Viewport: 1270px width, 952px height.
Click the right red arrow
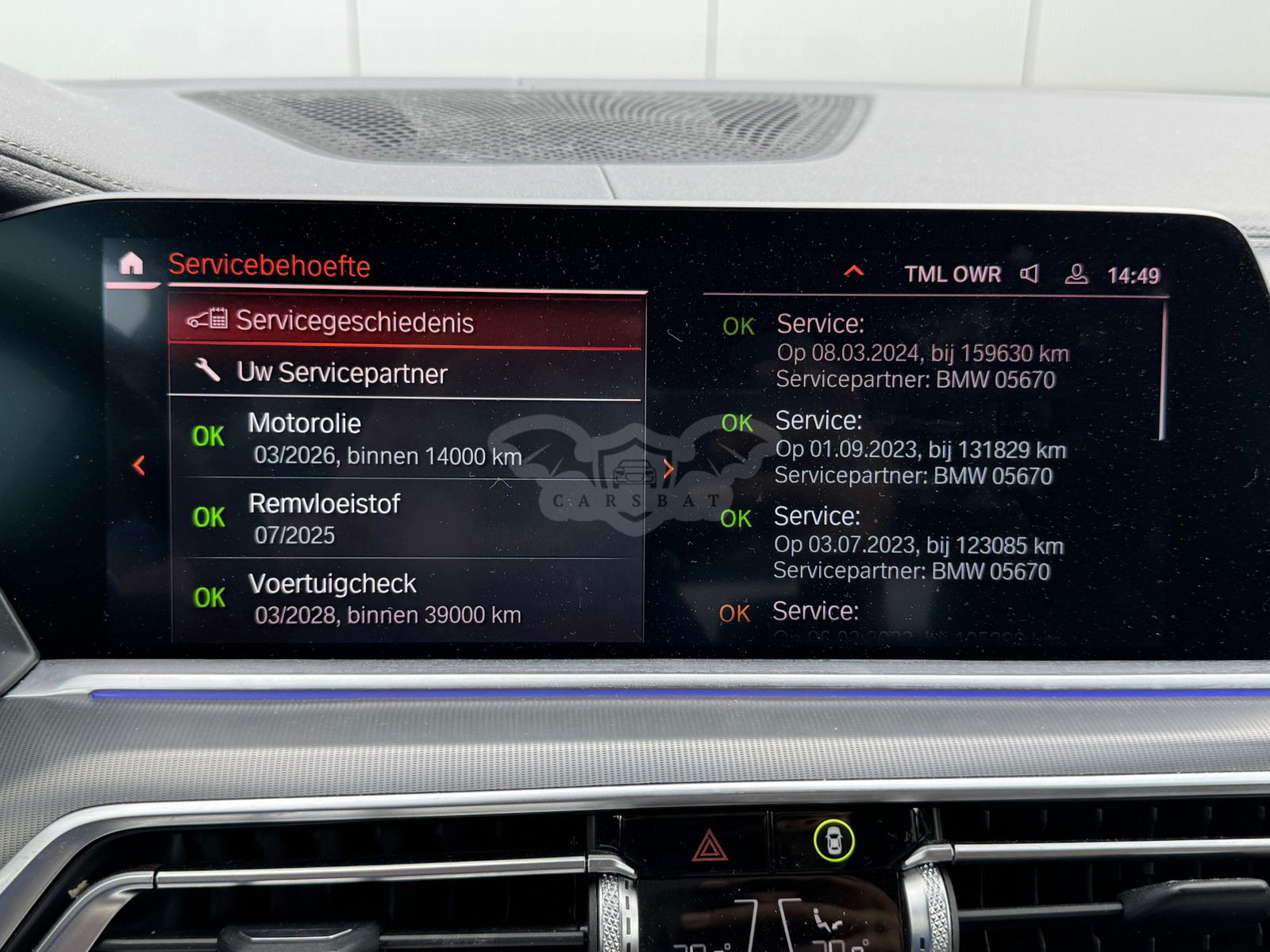[x=668, y=469]
